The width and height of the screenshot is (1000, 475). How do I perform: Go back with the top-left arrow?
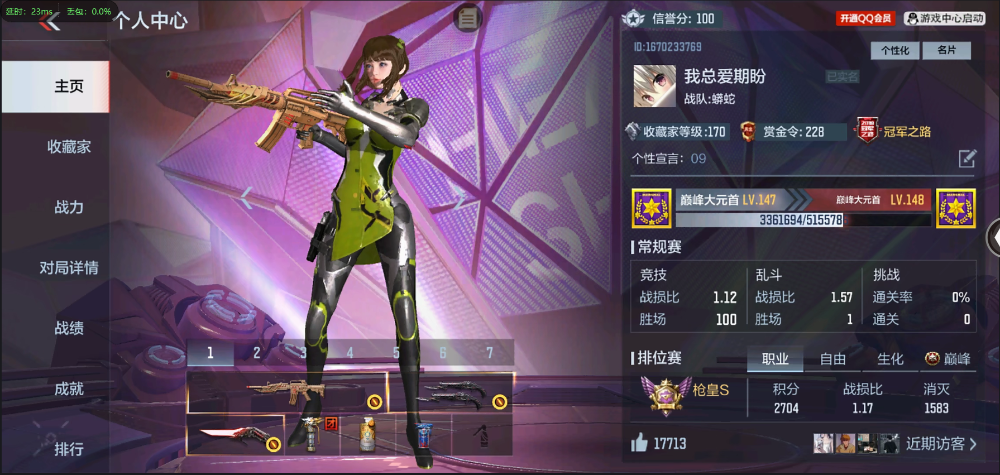tap(49, 22)
